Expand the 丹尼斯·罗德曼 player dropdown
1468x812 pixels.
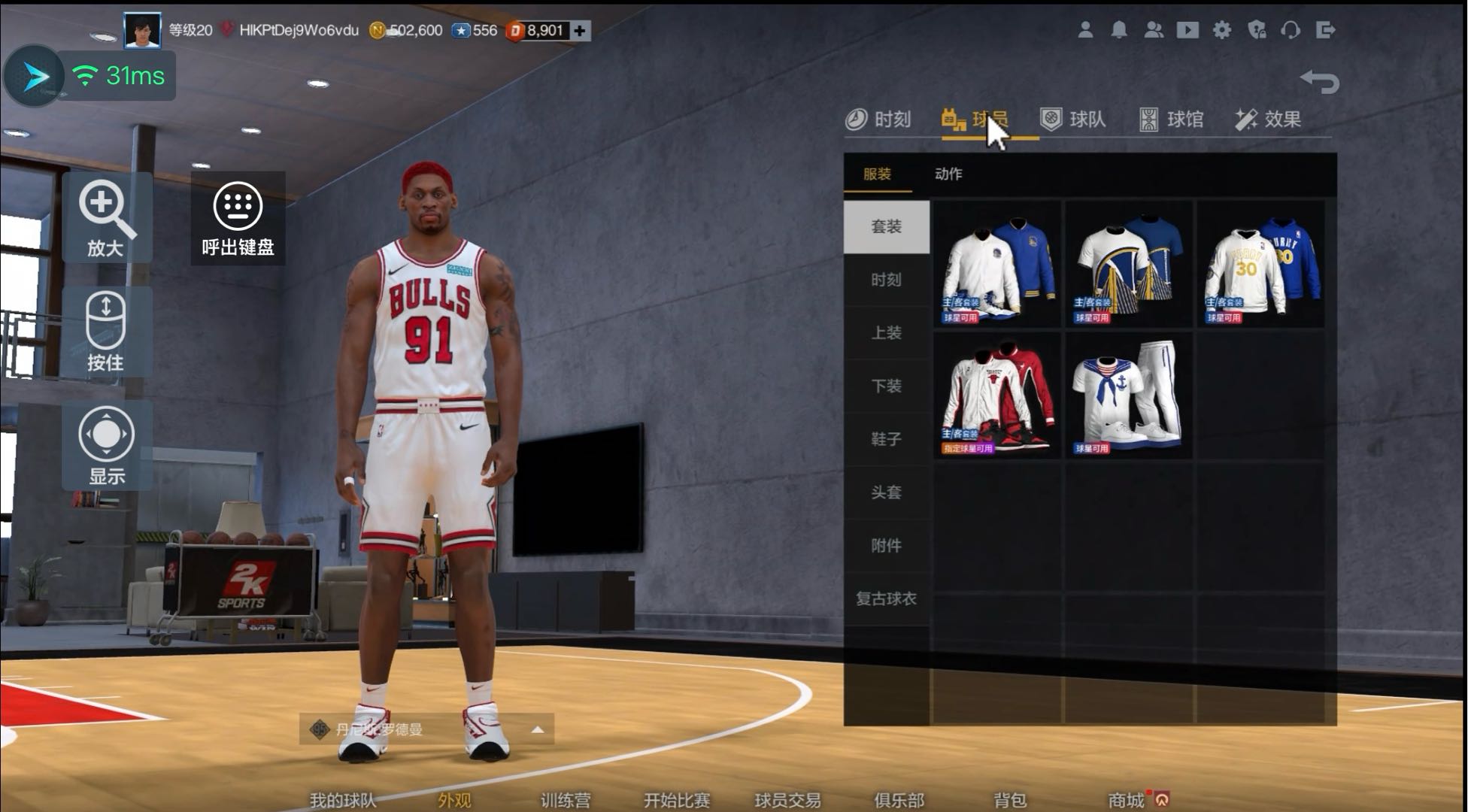pos(537,729)
